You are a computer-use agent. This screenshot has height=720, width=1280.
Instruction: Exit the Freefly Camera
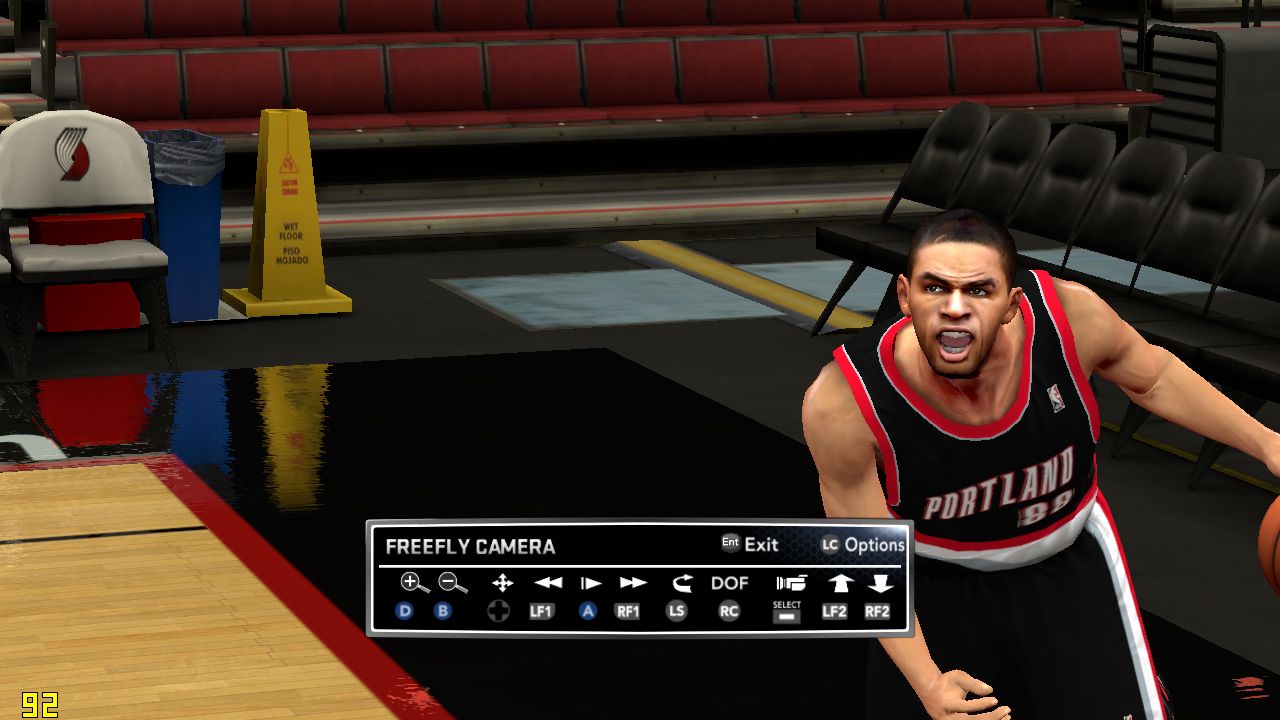pos(750,544)
